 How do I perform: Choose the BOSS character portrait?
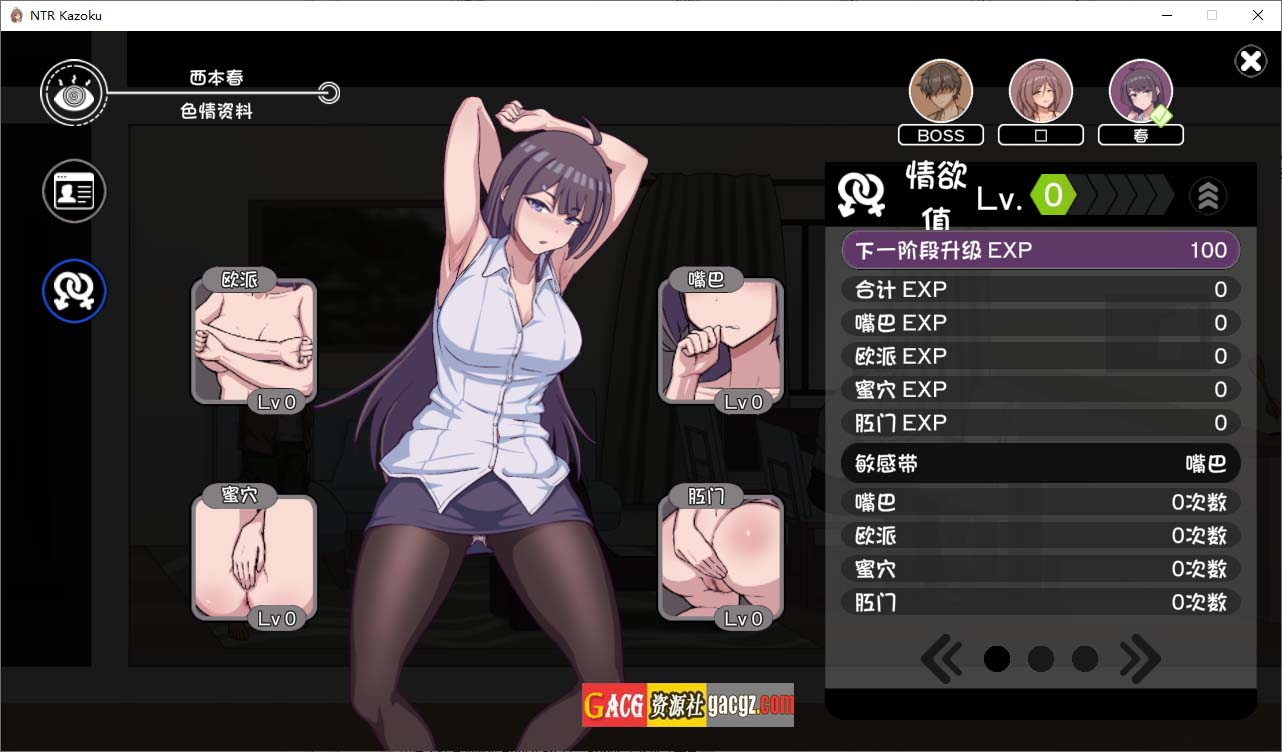pyautogui.click(x=941, y=92)
